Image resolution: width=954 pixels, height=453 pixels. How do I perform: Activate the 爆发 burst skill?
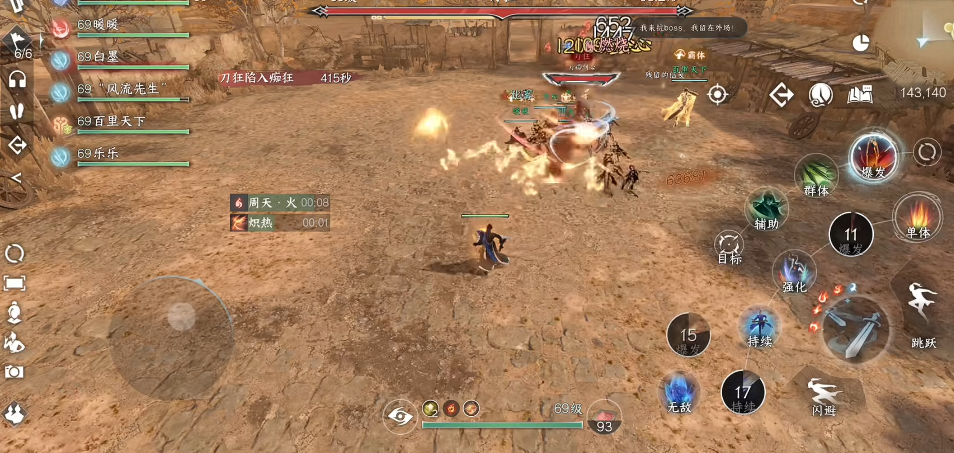[872, 155]
